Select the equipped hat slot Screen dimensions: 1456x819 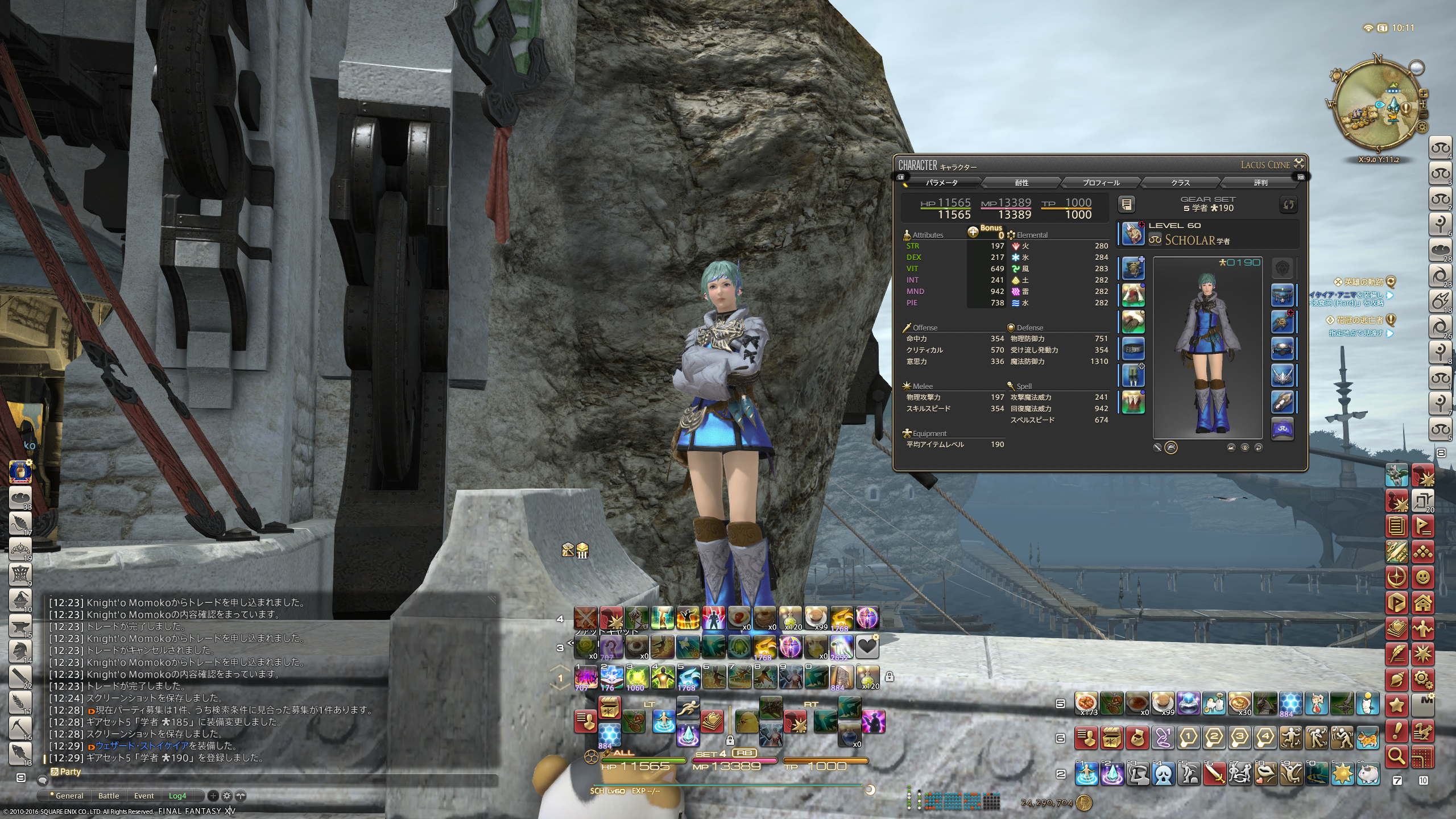tap(1133, 267)
